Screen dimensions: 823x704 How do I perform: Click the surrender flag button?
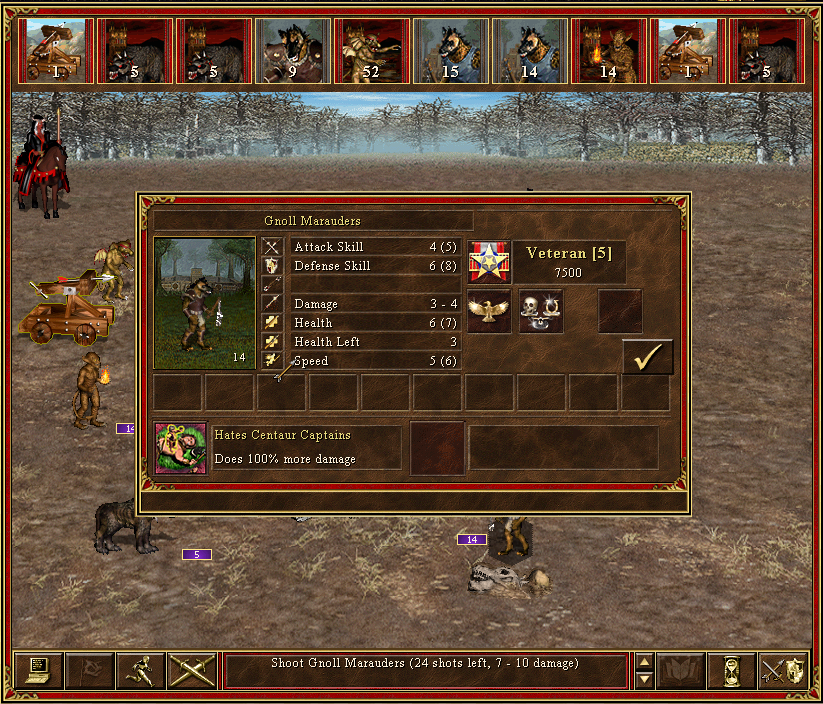[90, 670]
